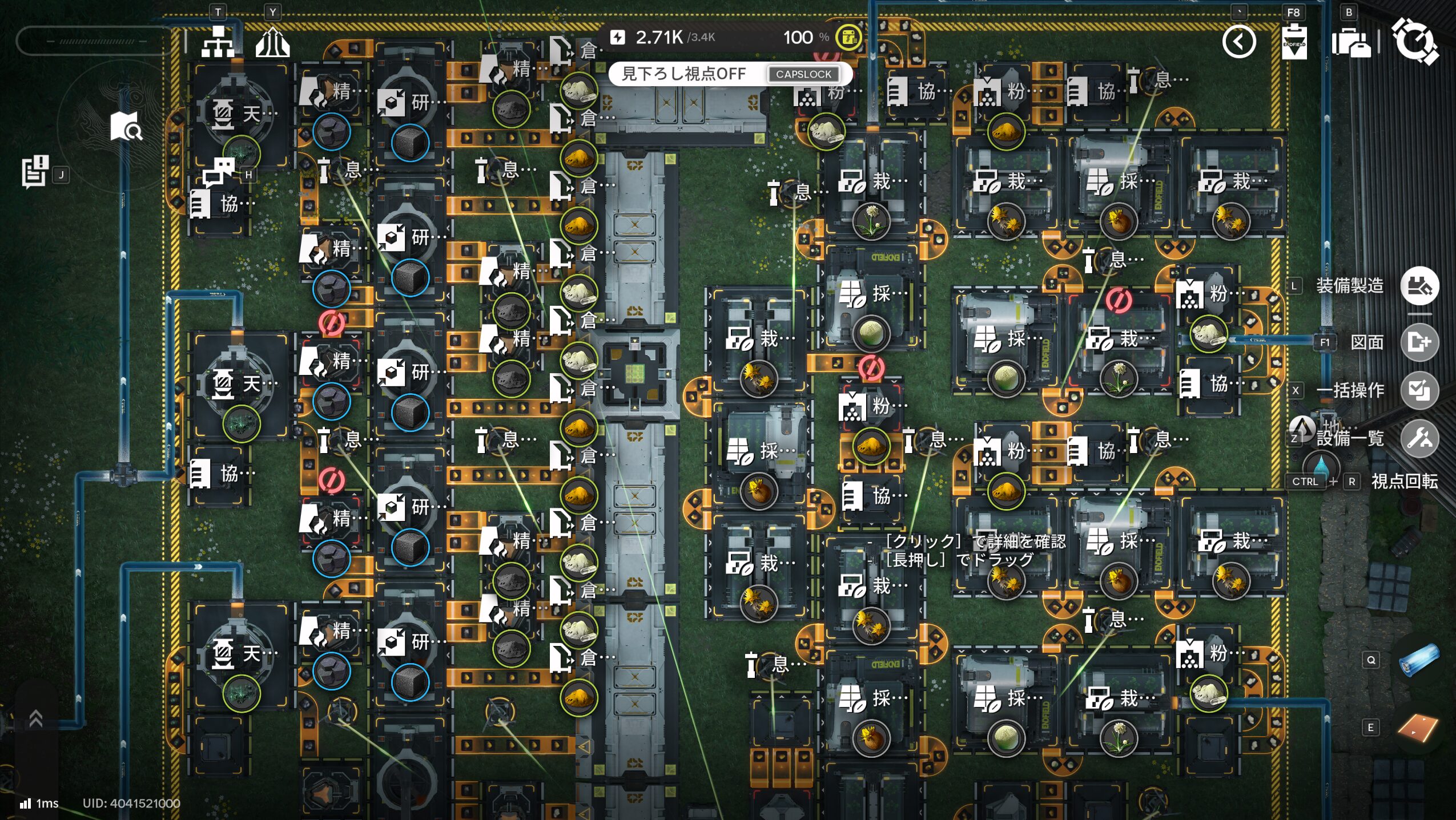Open the briefcase backpack icon
This screenshot has height=820, width=1456.
tap(1350, 43)
